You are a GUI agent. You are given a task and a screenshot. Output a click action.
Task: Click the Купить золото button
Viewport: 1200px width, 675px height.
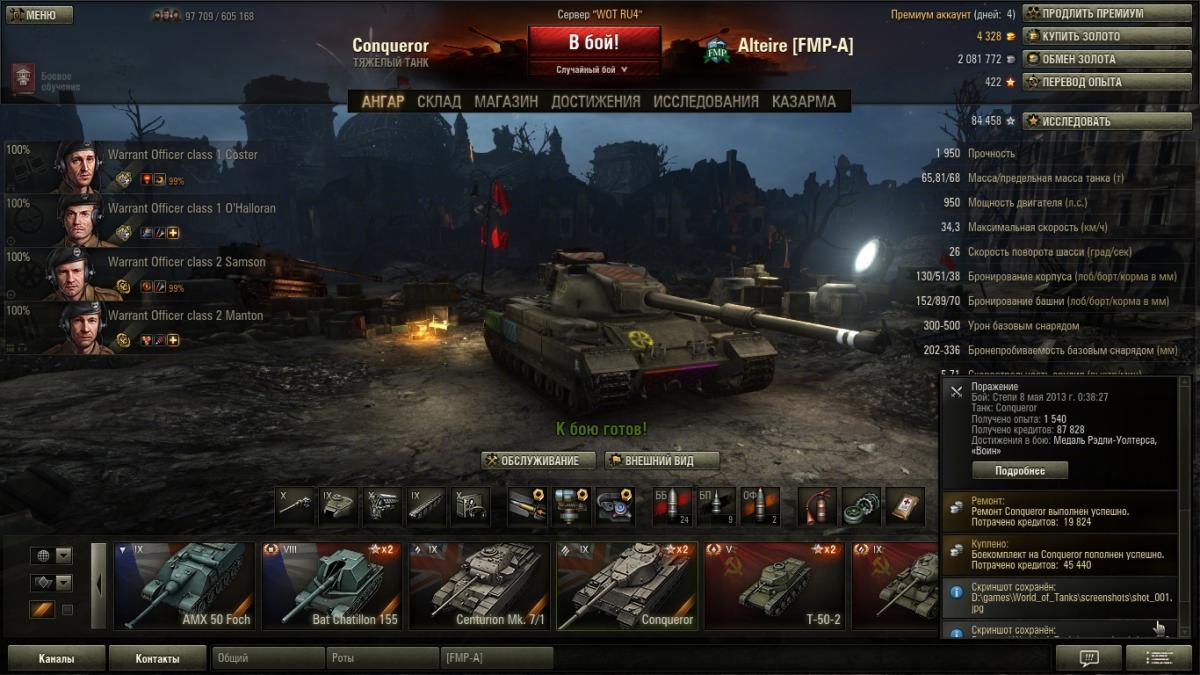point(1094,36)
